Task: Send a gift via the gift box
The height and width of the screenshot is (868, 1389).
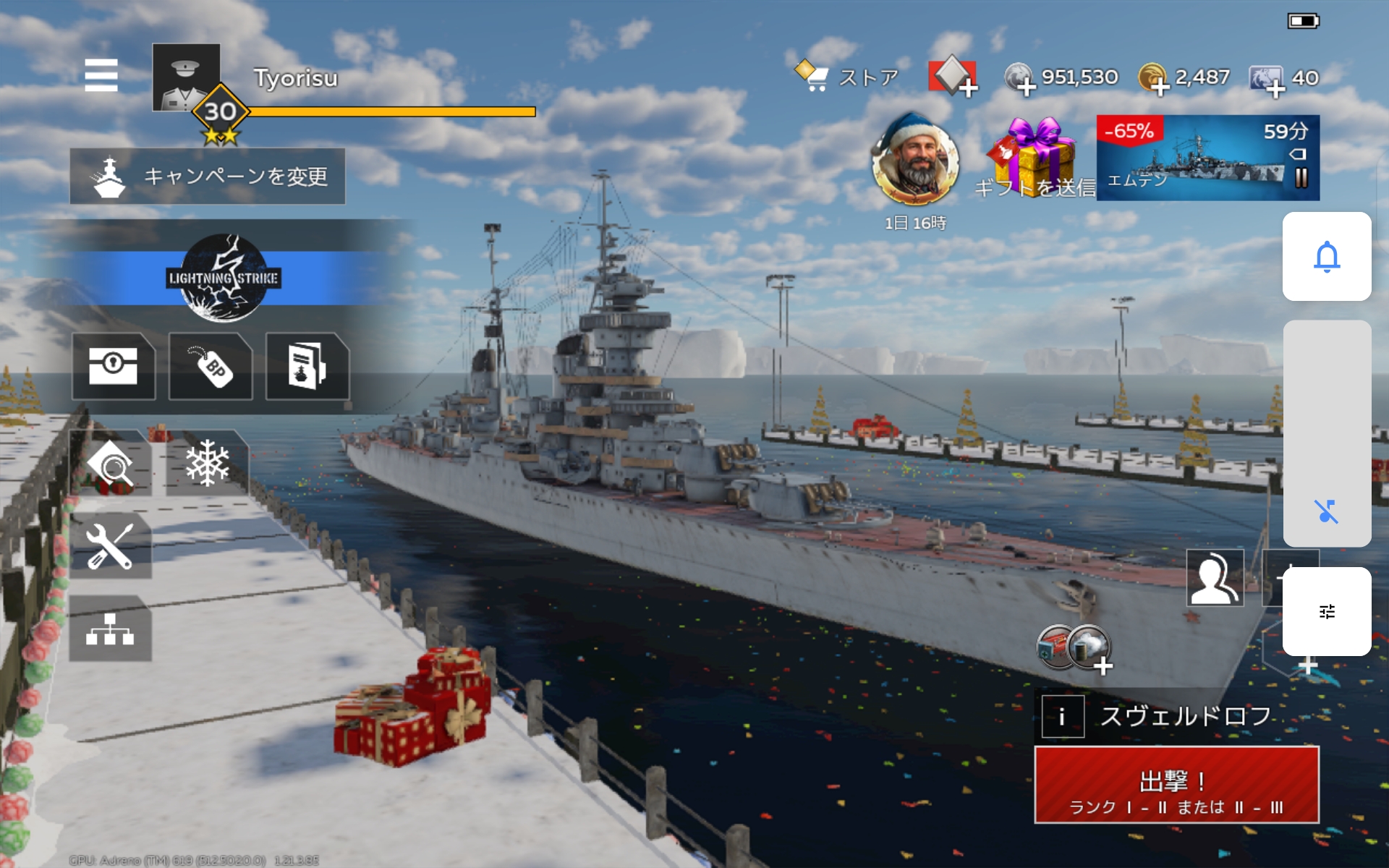Action: [x=1034, y=157]
